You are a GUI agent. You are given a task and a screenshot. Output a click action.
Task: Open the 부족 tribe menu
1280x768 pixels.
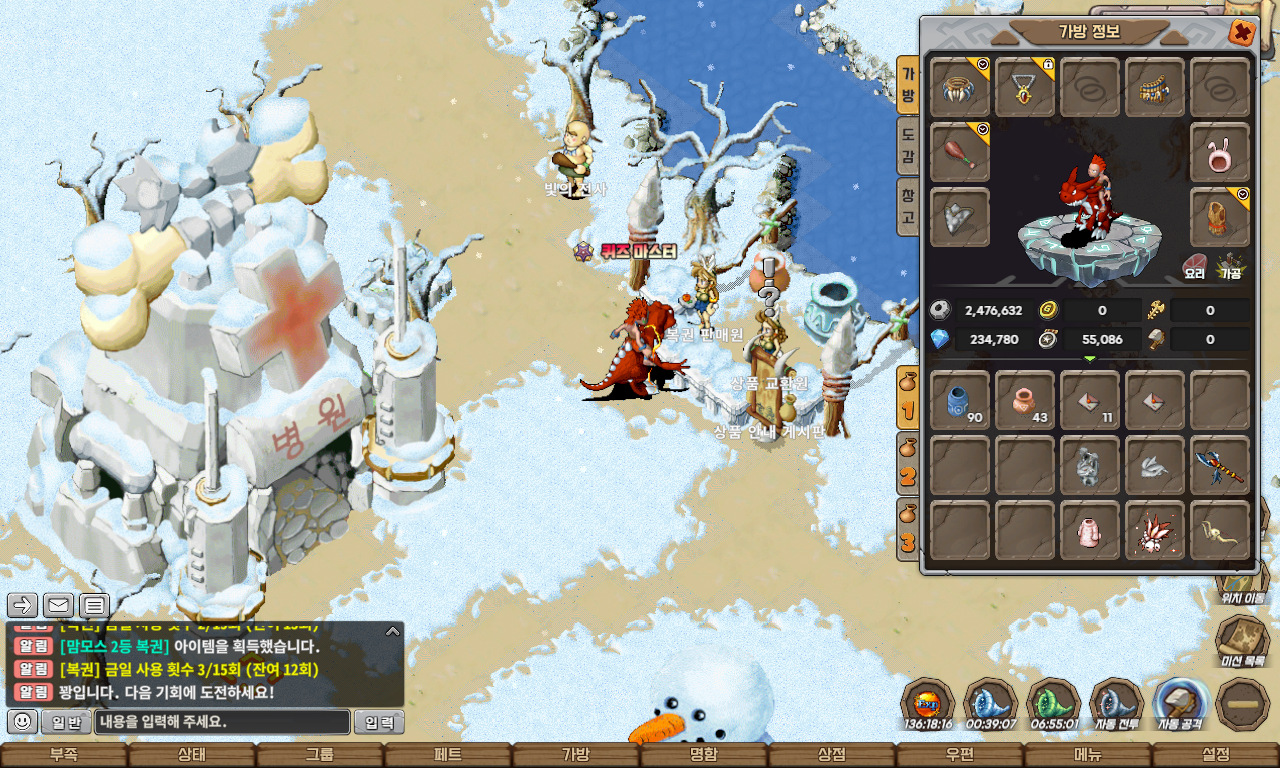[x=64, y=755]
